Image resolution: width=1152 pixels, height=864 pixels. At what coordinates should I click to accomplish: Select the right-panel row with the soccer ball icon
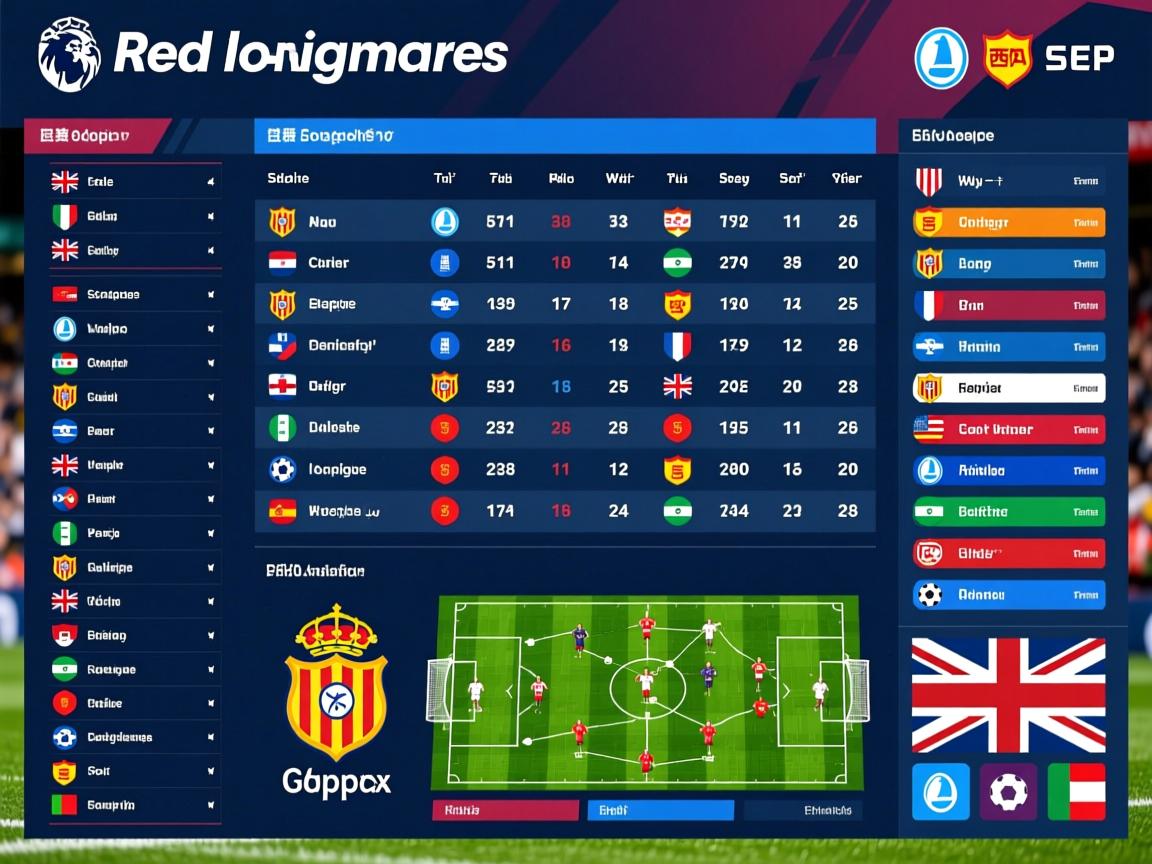(1009, 595)
